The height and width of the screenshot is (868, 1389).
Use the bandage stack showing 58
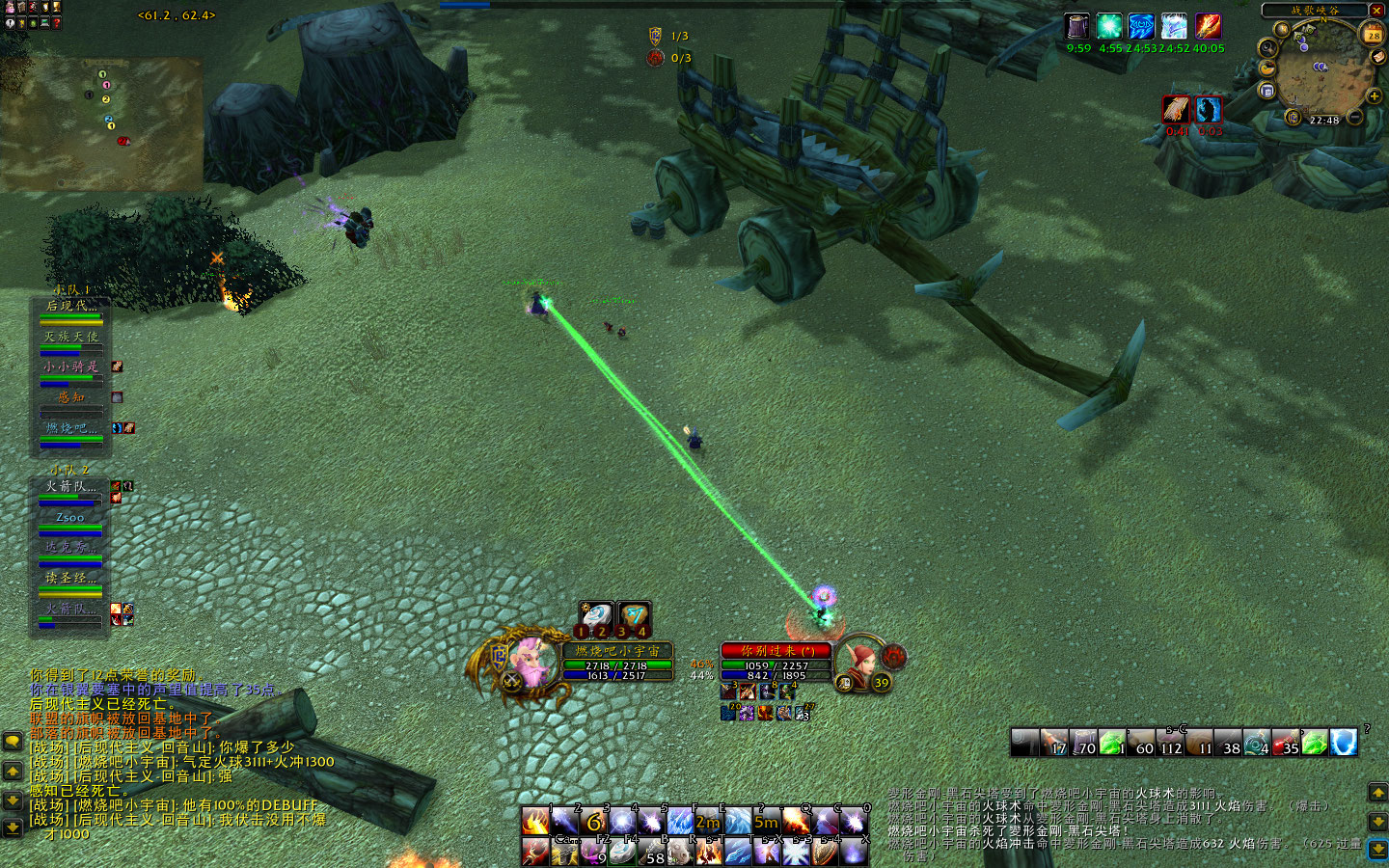(x=650, y=853)
